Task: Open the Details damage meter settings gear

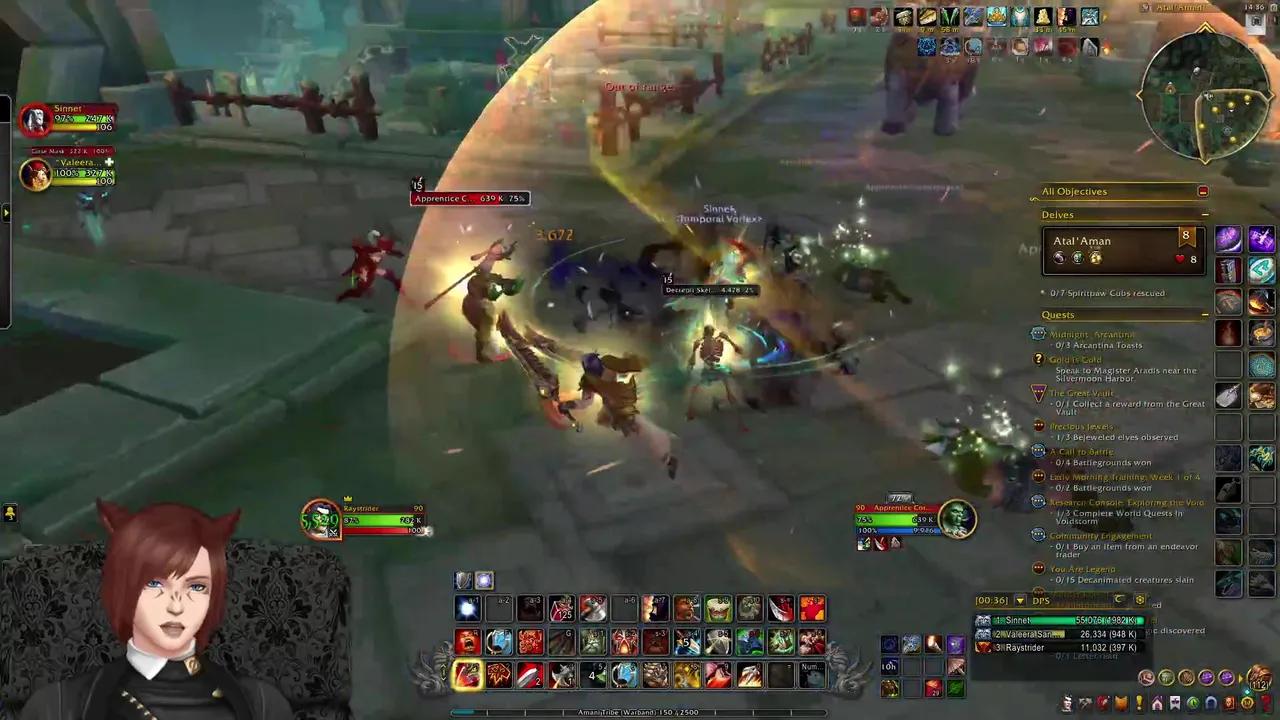Action: pyautogui.click(x=1139, y=600)
